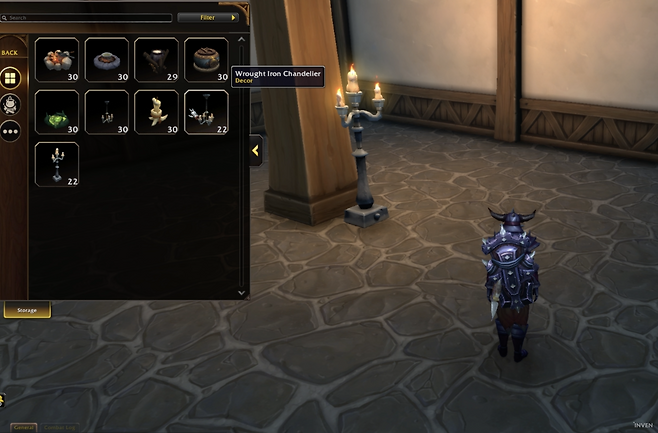Open the Filter dropdown

coord(211,18)
